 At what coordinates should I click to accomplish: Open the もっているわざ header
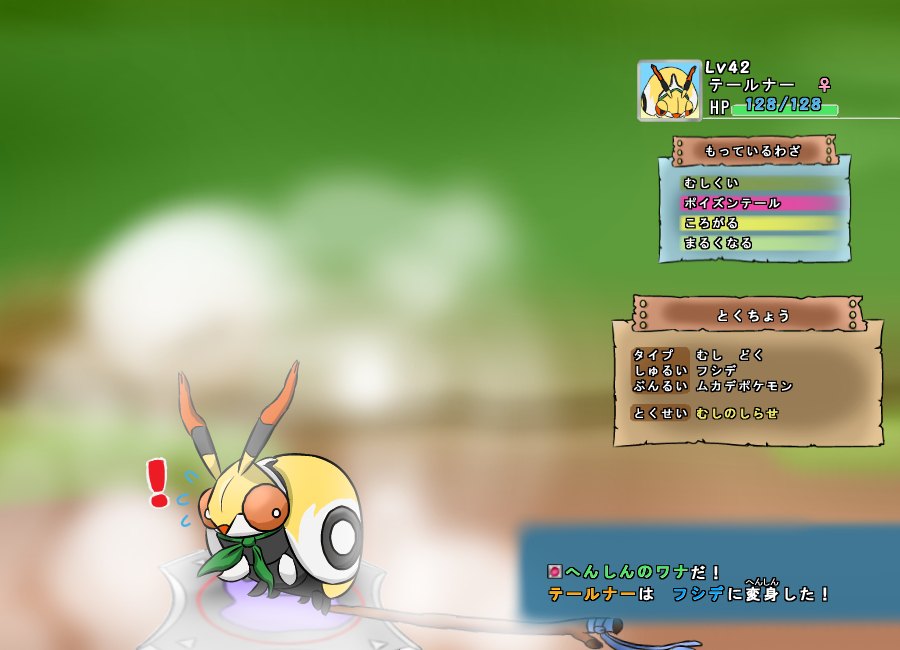point(753,151)
